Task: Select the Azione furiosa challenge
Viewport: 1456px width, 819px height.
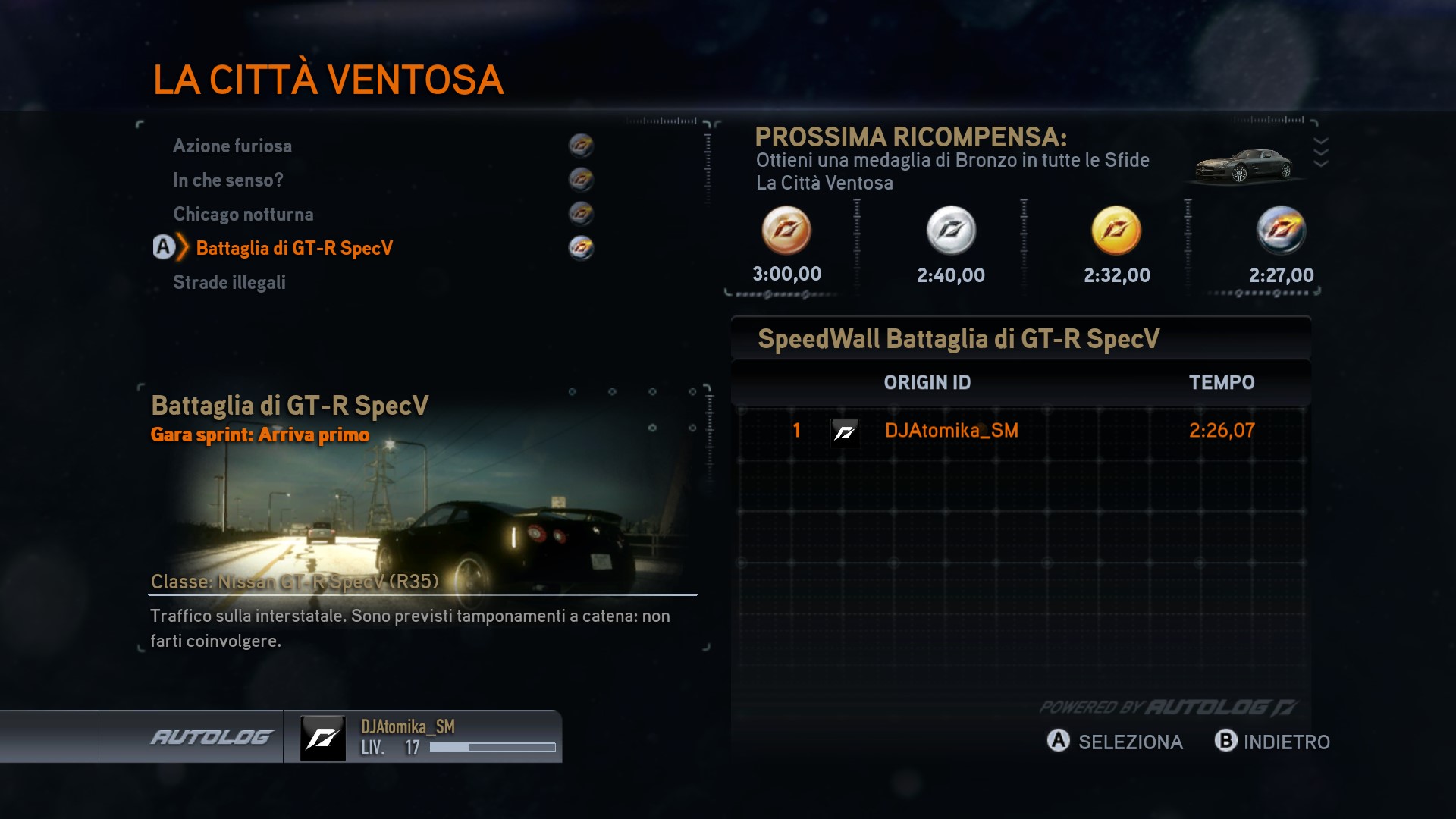Action: [x=232, y=146]
